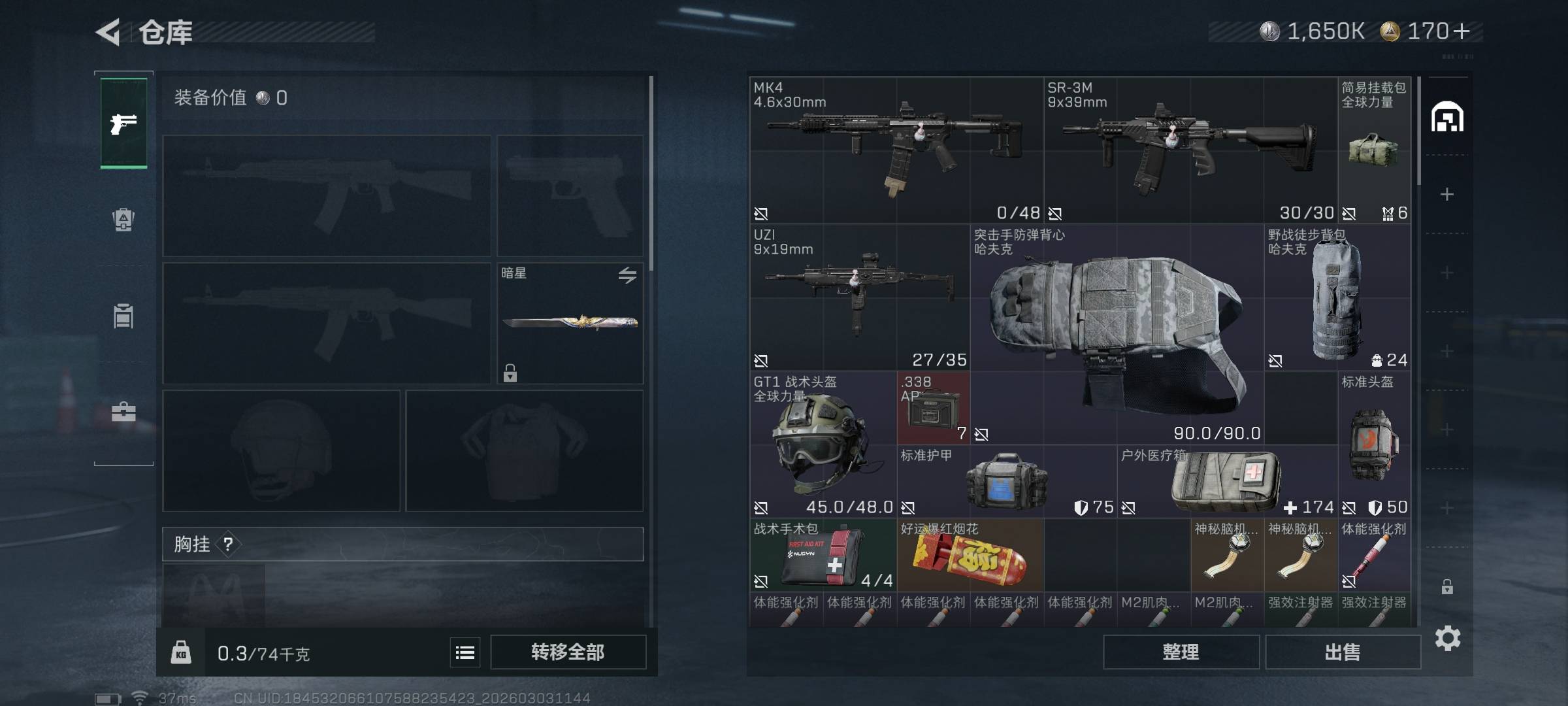Open the medical briefcase tab
This screenshot has height=706, width=1568.
click(123, 412)
